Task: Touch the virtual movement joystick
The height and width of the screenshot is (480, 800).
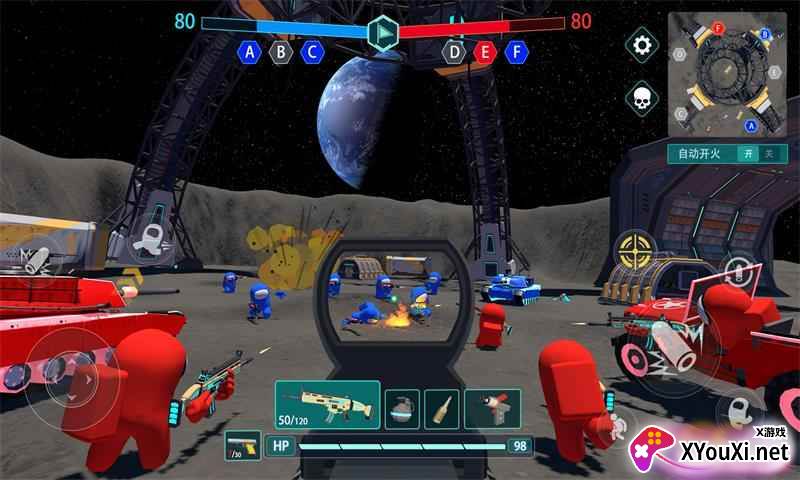Action: click(66, 373)
